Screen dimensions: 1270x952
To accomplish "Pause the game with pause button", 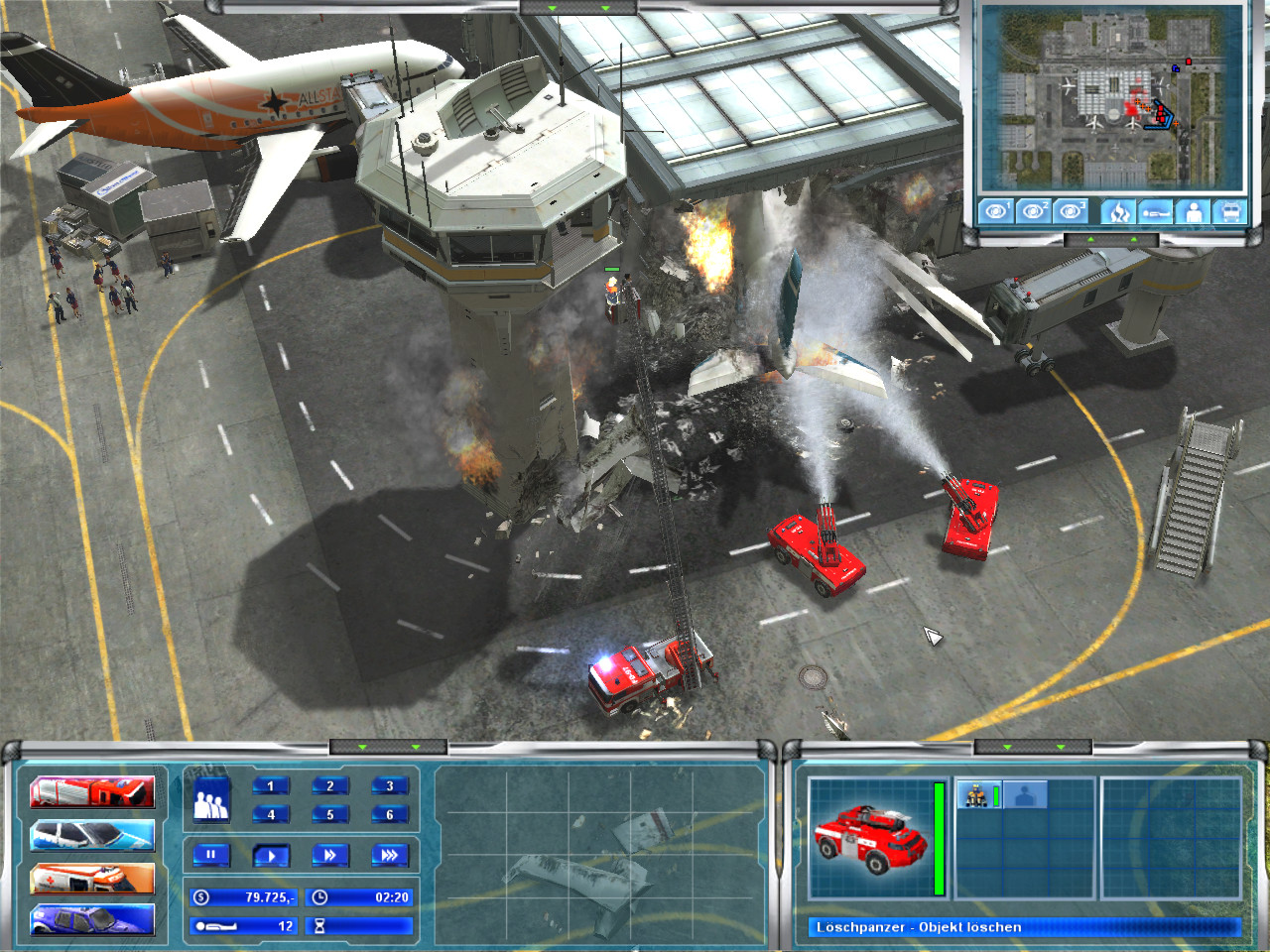I will click(x=210, y=856).
